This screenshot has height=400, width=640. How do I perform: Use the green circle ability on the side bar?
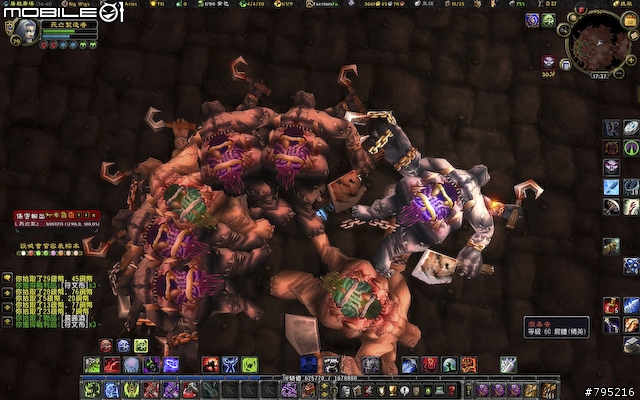[x=631, y=148]
